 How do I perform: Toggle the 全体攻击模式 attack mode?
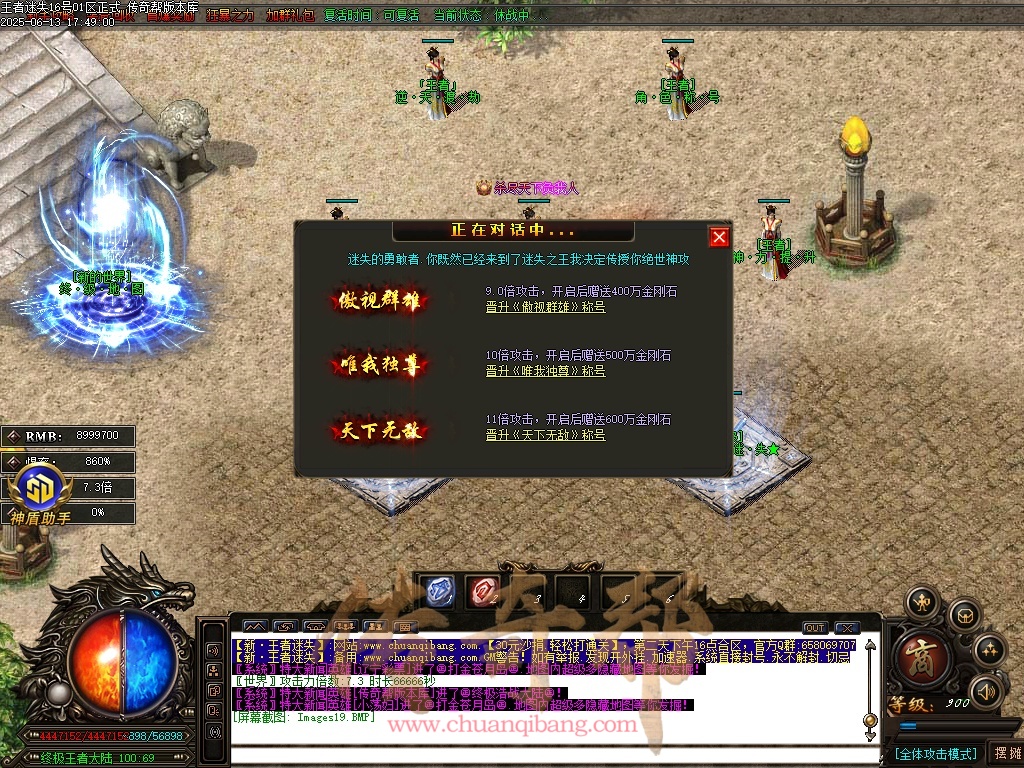tap(935, 753)
